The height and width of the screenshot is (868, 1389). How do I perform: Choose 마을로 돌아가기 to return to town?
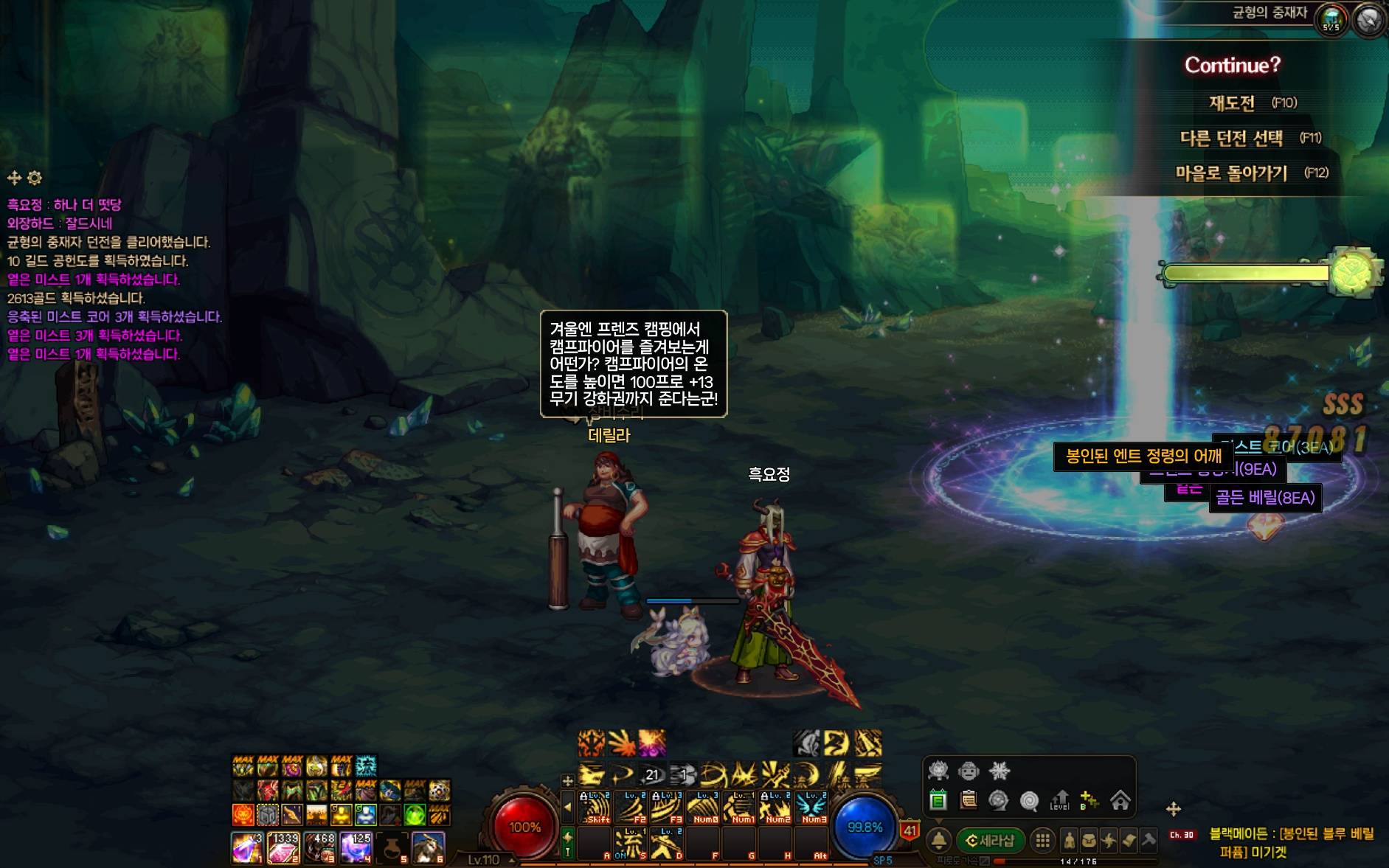[x=1231, y=173]
